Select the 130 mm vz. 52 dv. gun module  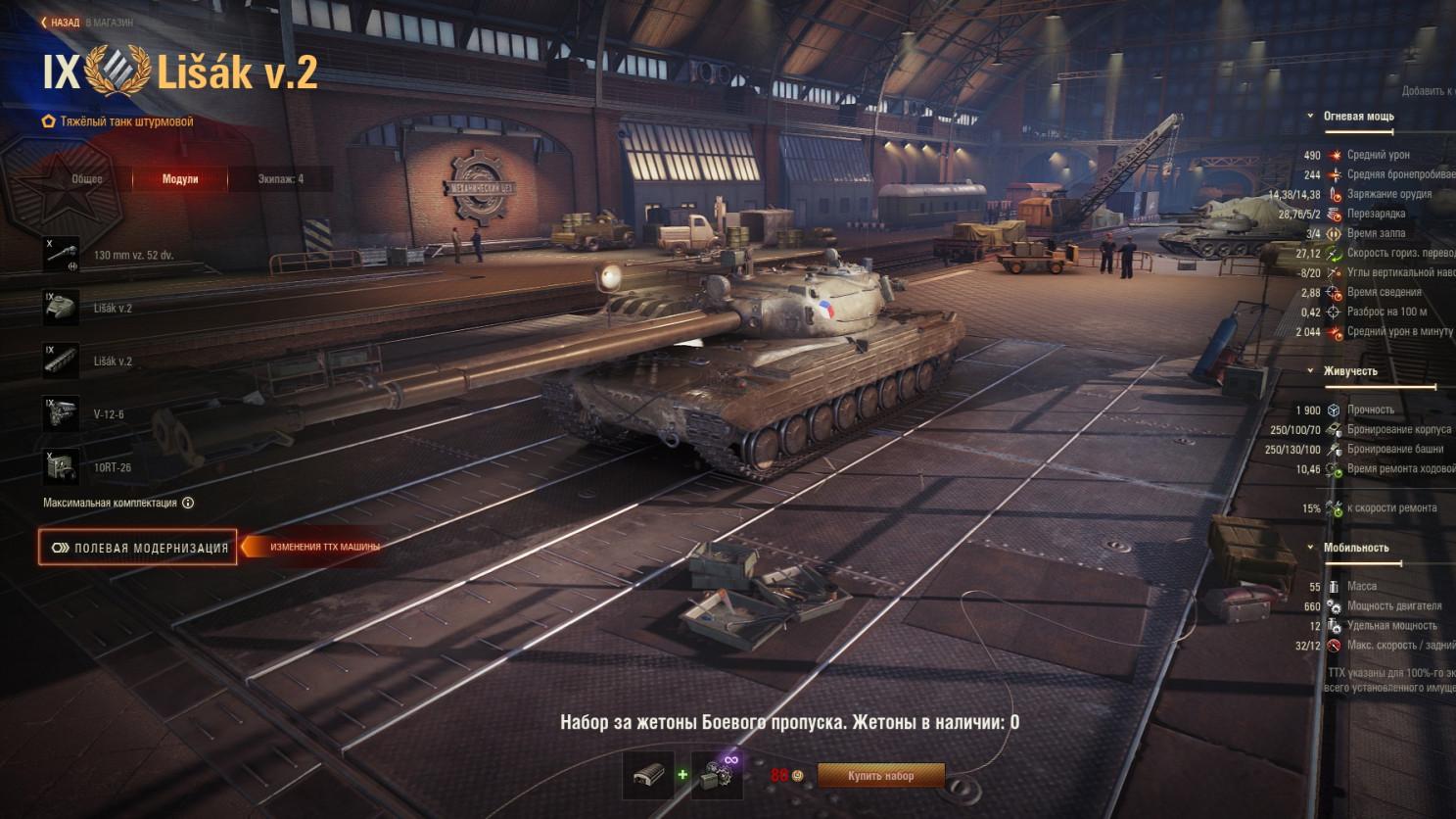click(x=62, y=253)
